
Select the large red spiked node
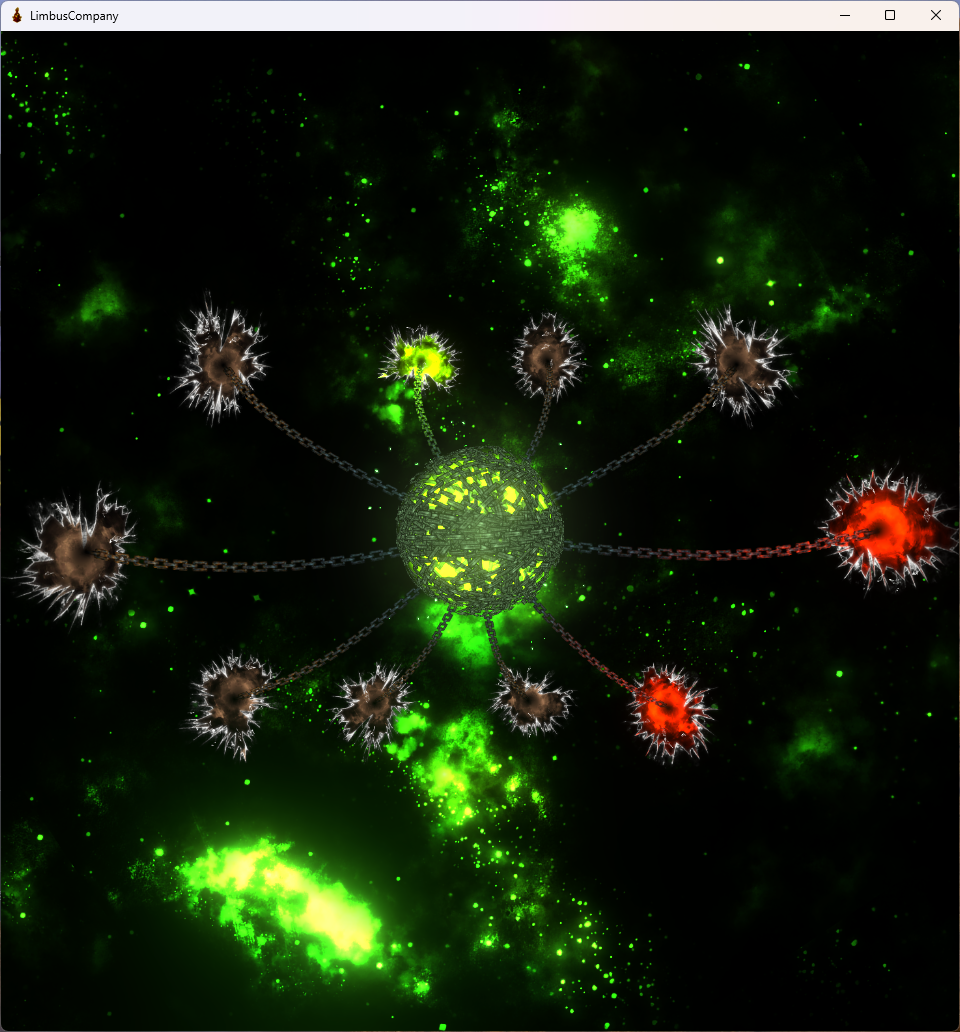(x=885, y=528)
